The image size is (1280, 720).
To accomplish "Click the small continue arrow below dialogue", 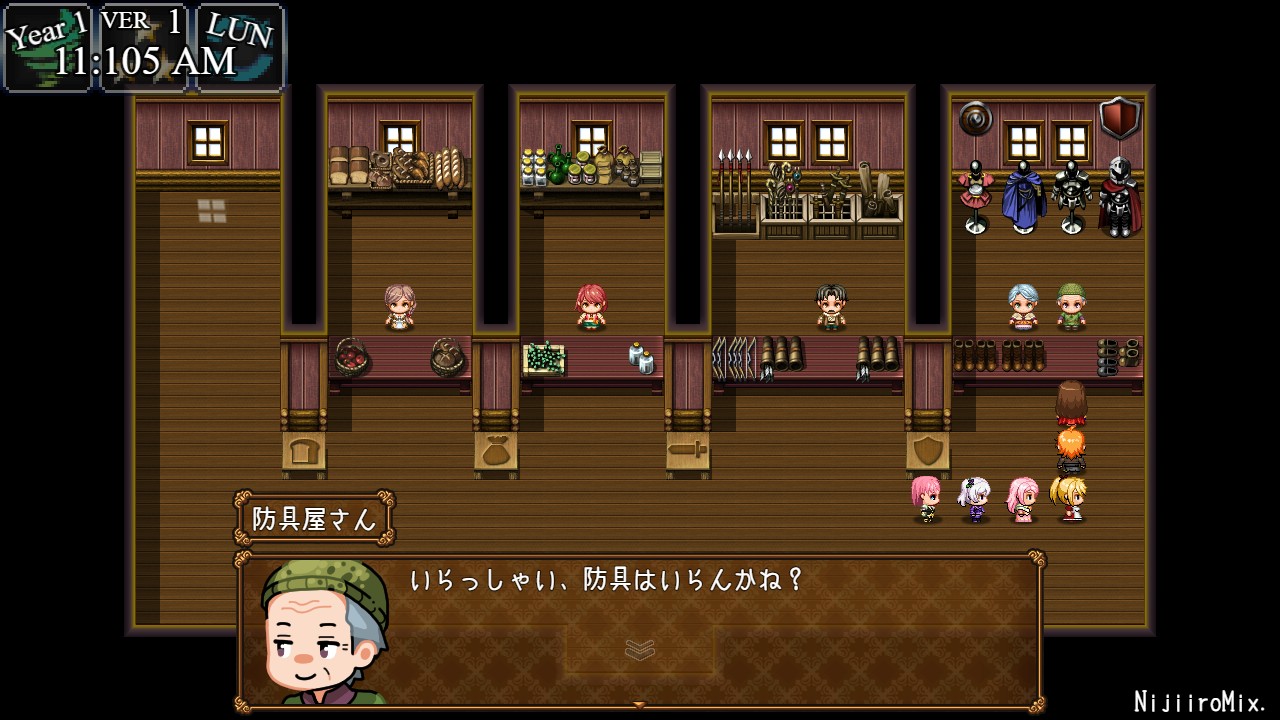I will 639,705.
